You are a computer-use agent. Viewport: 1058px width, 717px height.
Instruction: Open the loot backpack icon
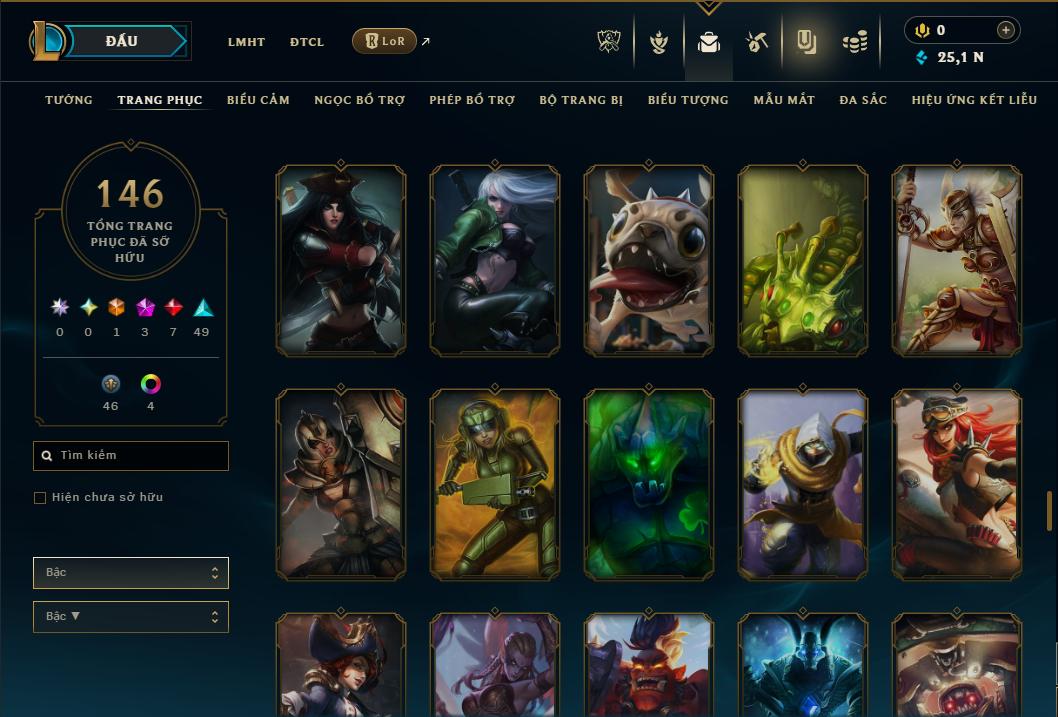point(709,42)
